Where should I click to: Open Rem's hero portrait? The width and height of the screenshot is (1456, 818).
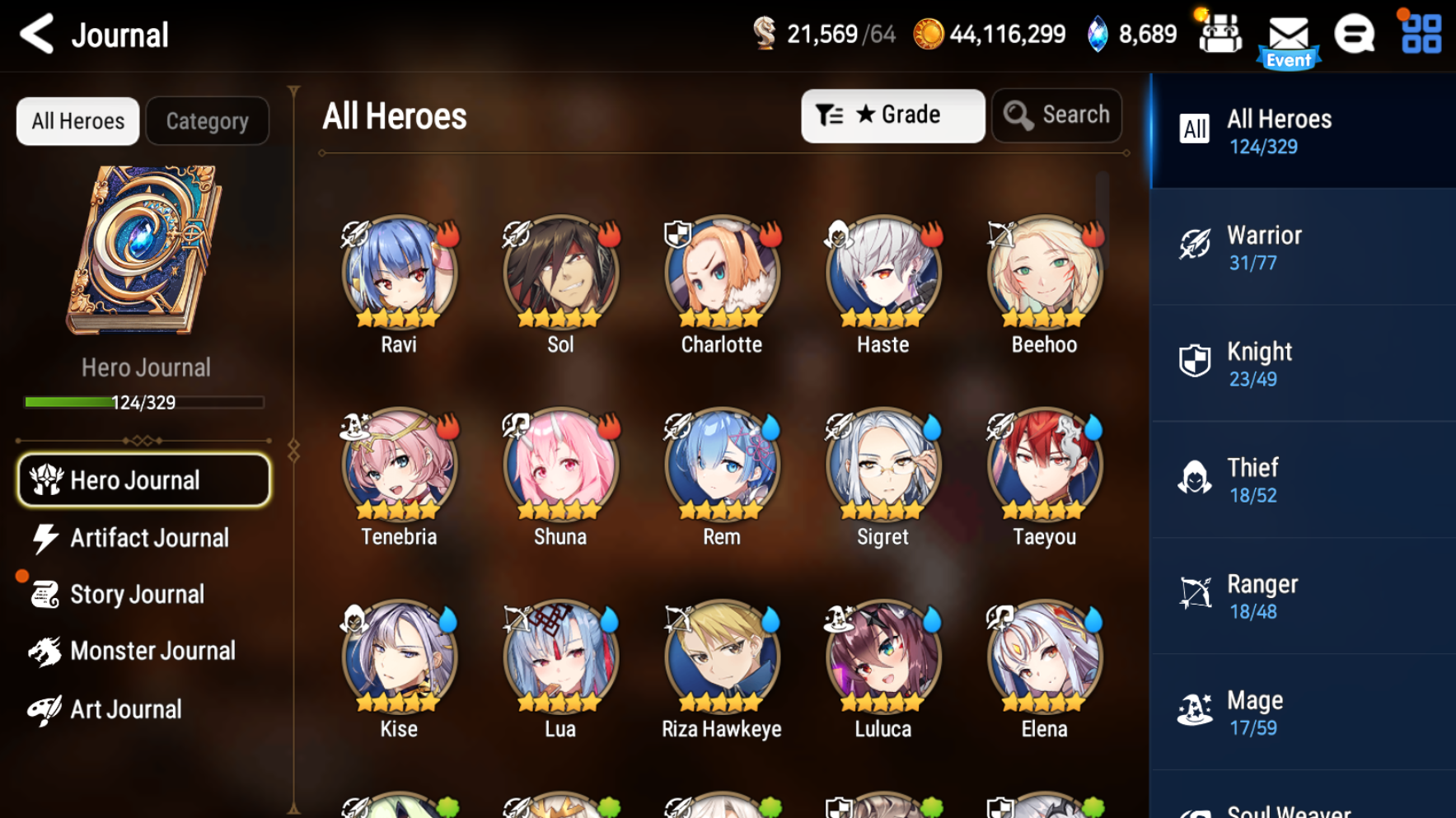pyautogui.click(x=720, y=465)
